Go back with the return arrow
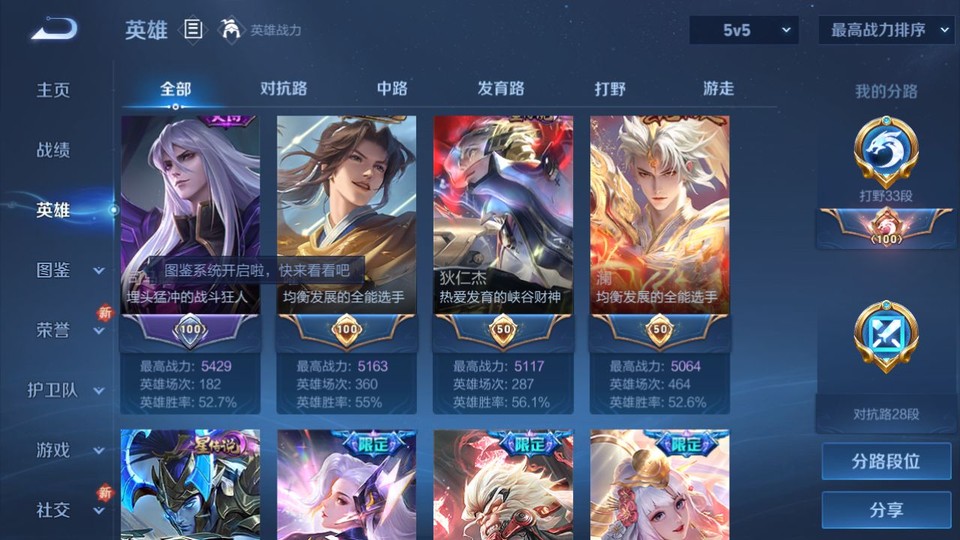 click(x=53, y=30)
